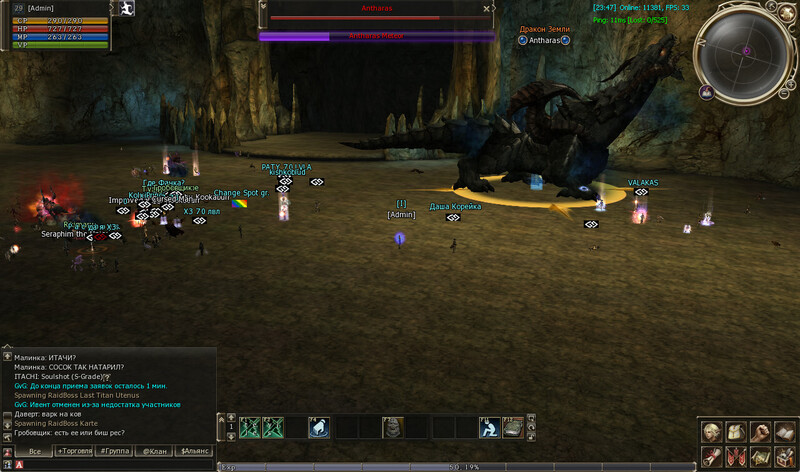Viewport: 800px width, 472px height.
Task: Close the Antharas target window
Action: (x=486, y=8)
